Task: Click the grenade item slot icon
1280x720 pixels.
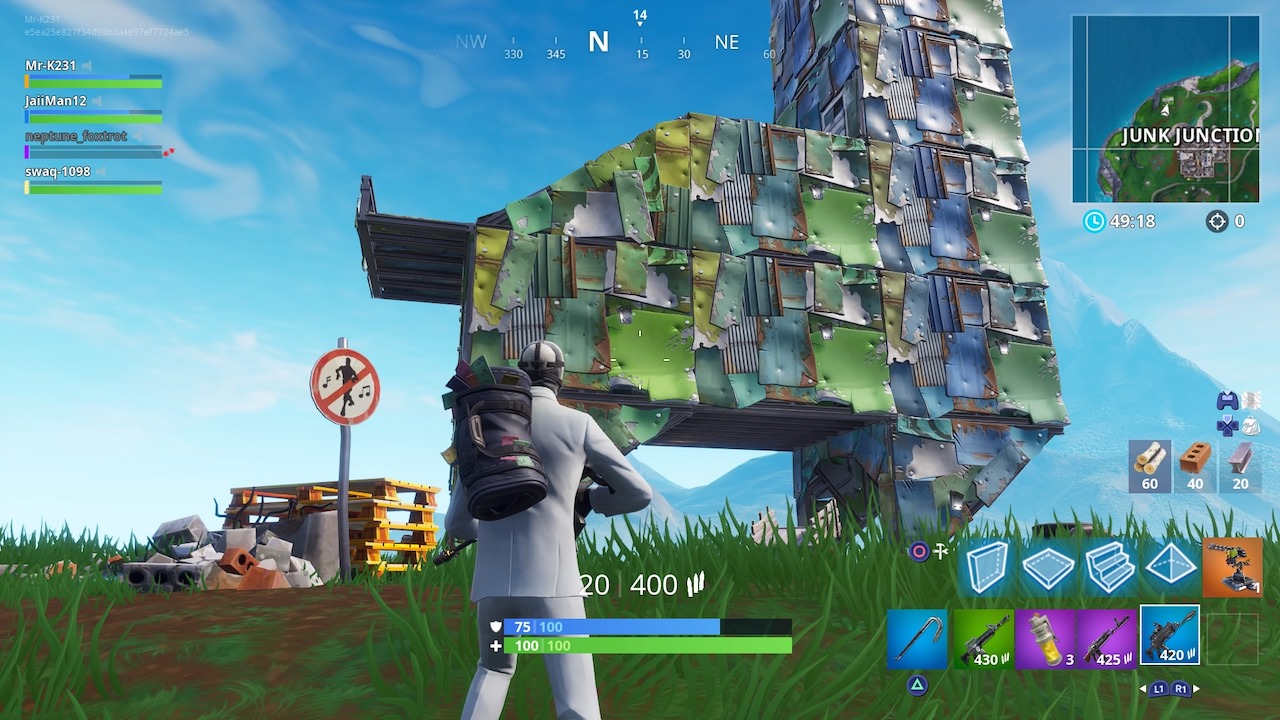Action: coord(1047,638)
